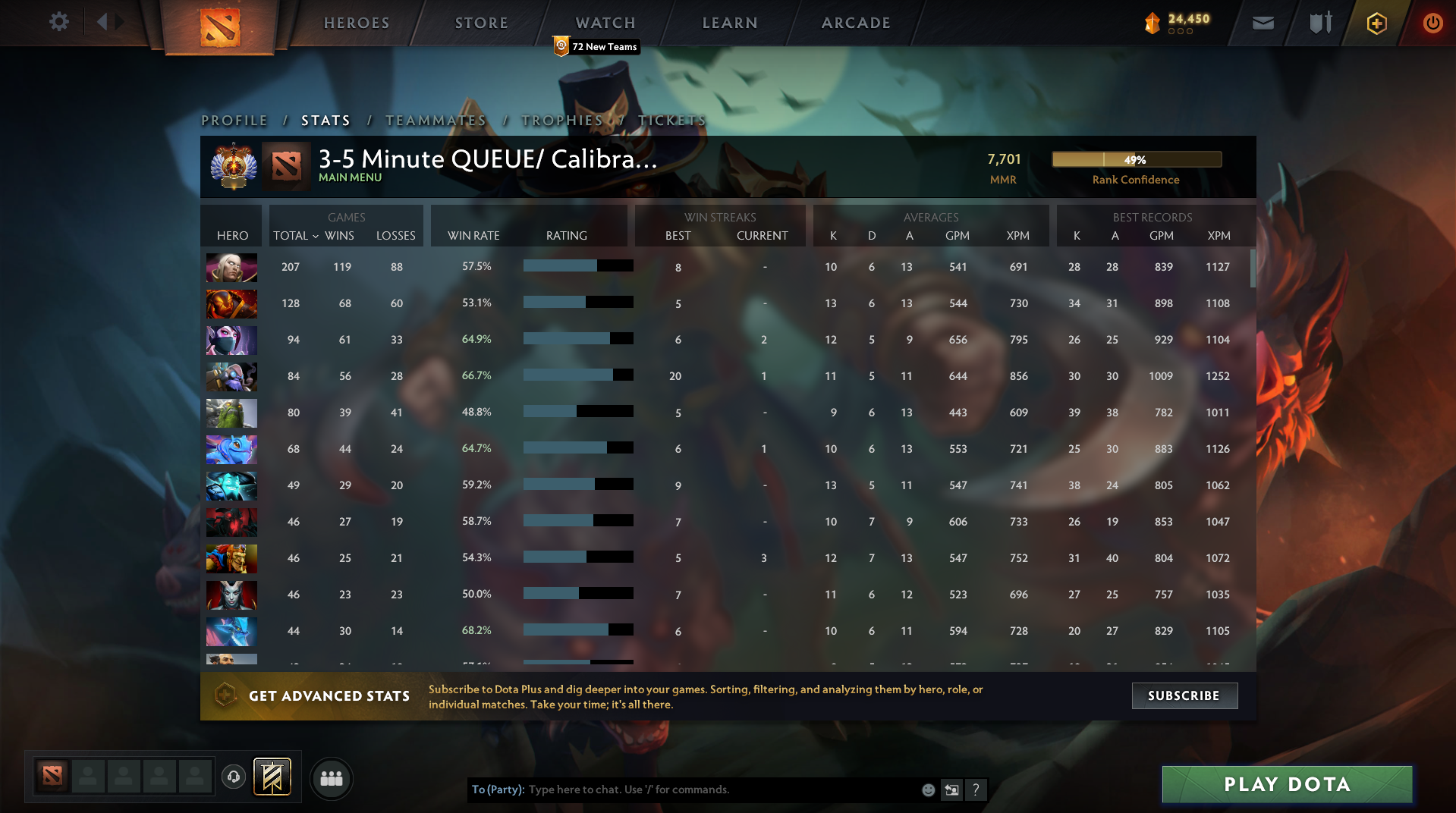Image resolution: width=1456 pixels, height=813 pixels.
Task: Click the orange power exit icon
Action: (x=1432, y=23)
